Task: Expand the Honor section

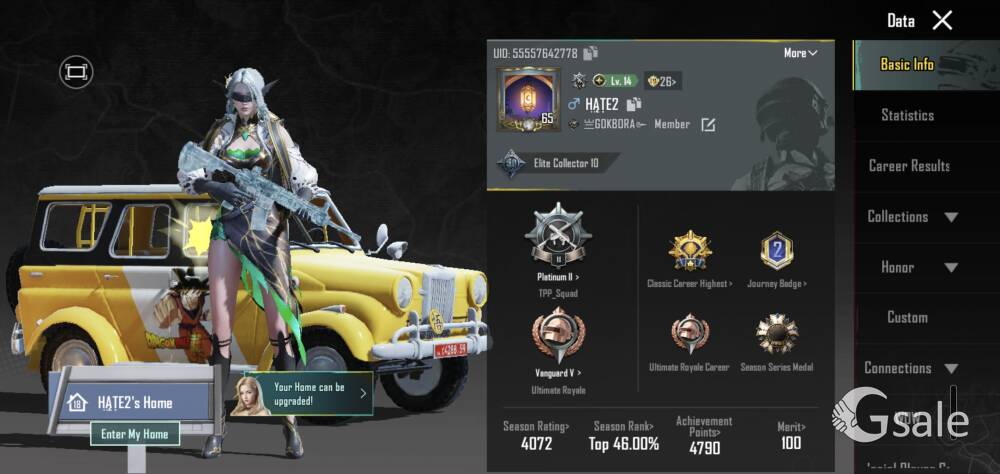Action: (x=912, y=267)
